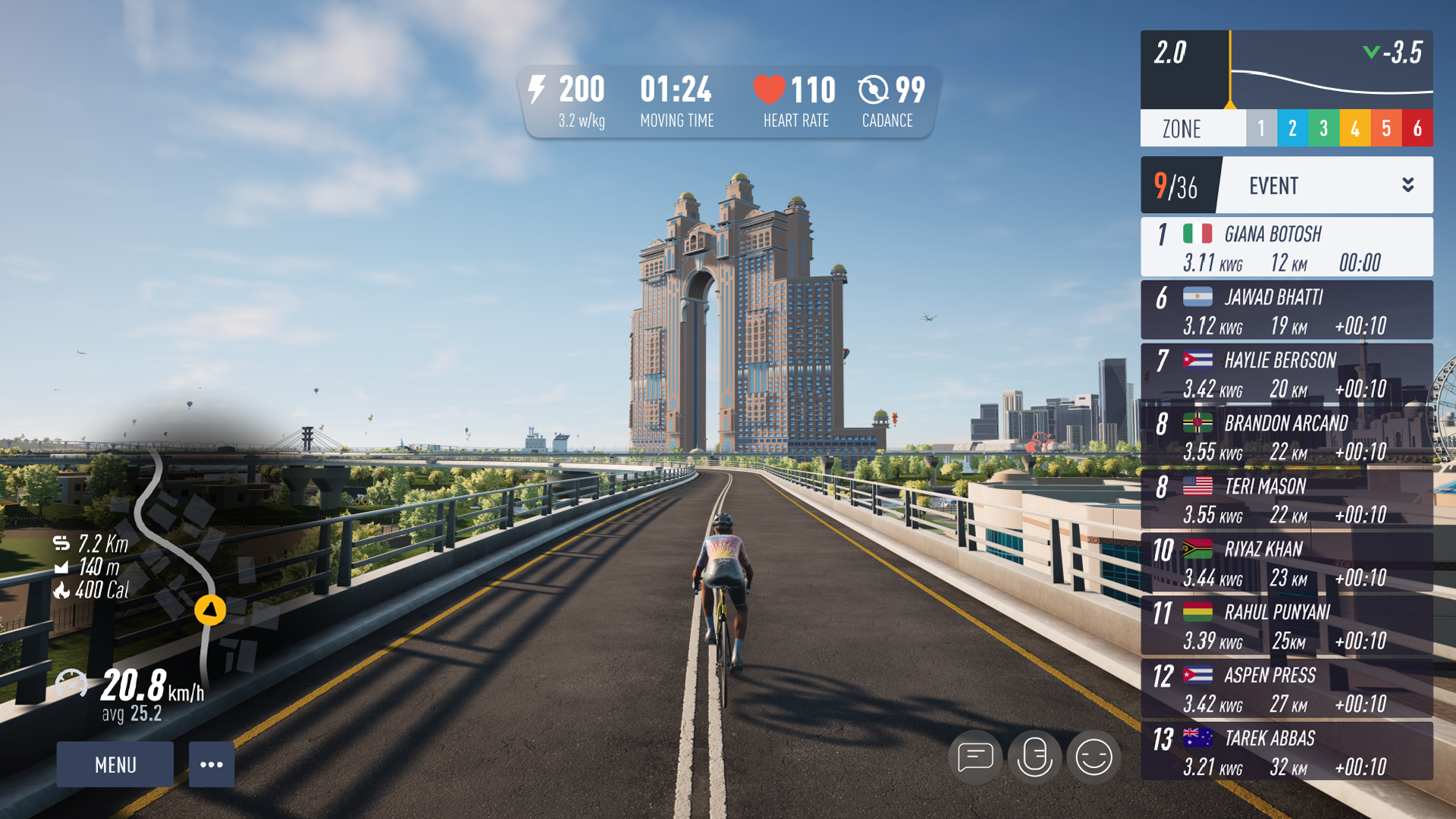This screenshot has width=1456, height=819.
Task: Select zone 2 blue block
Action: click(1292, 128)
